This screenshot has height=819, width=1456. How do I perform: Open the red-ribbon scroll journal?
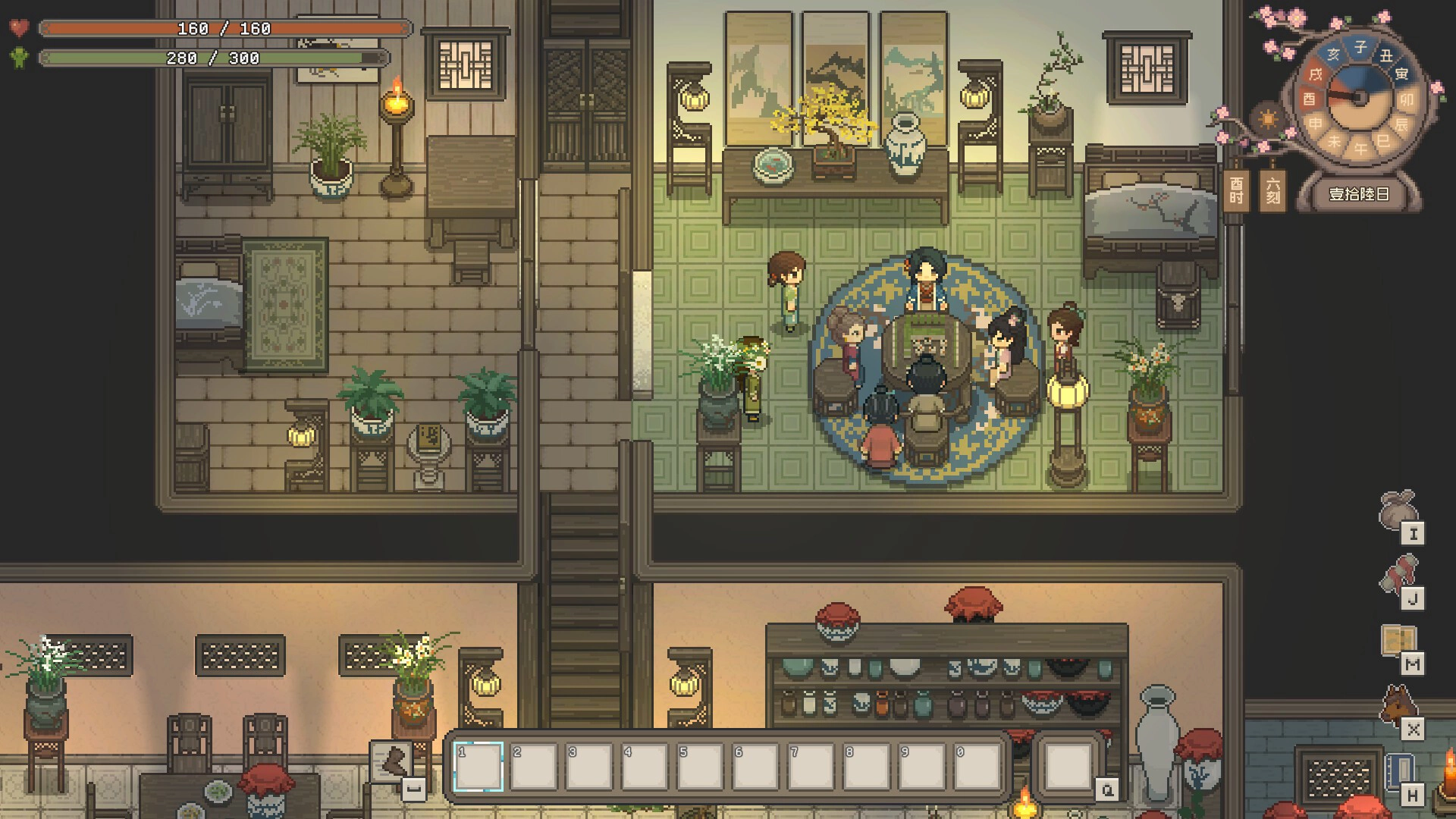click(x=1398, y=576)
